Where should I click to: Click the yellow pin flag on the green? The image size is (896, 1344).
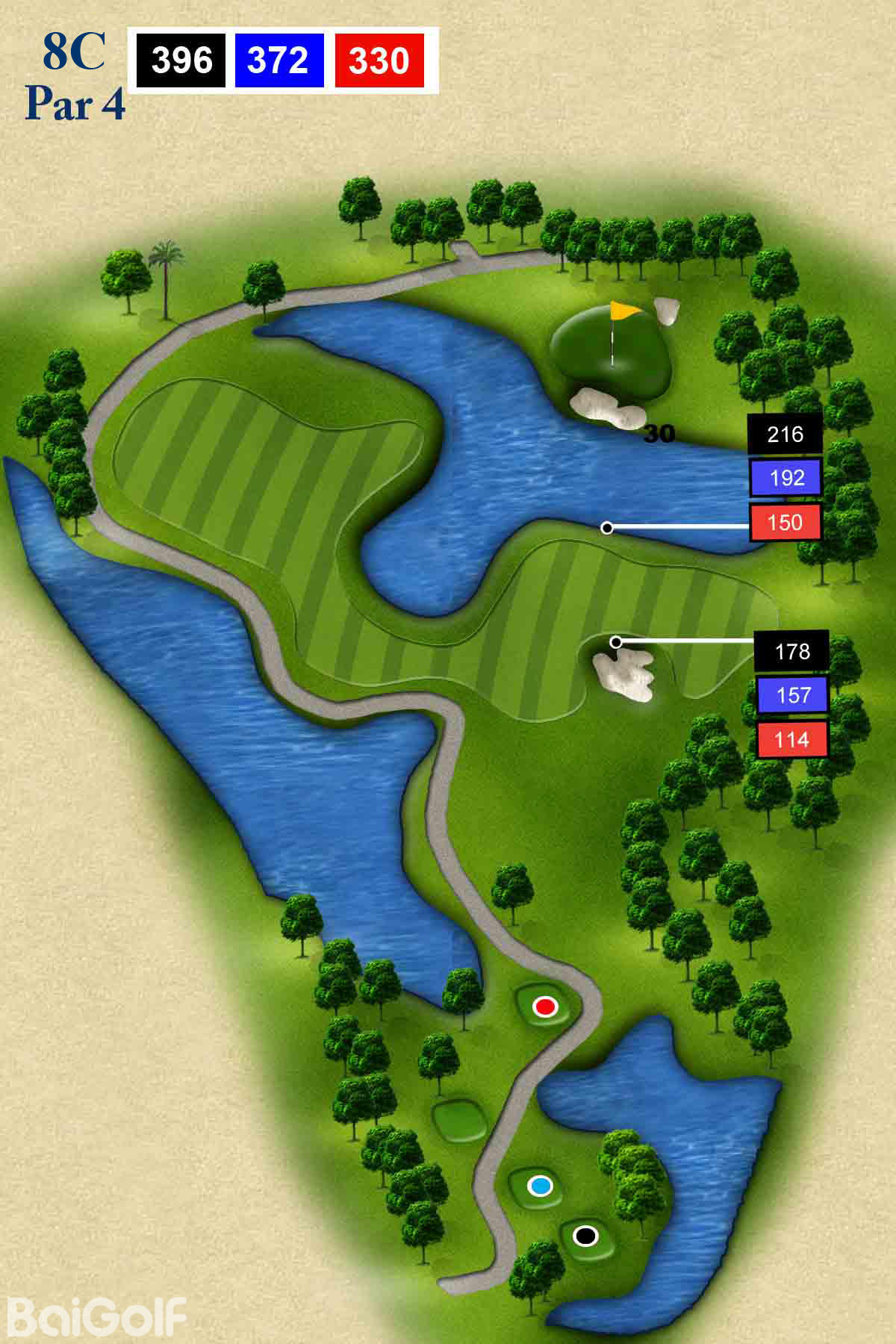(x=624, y=310)
